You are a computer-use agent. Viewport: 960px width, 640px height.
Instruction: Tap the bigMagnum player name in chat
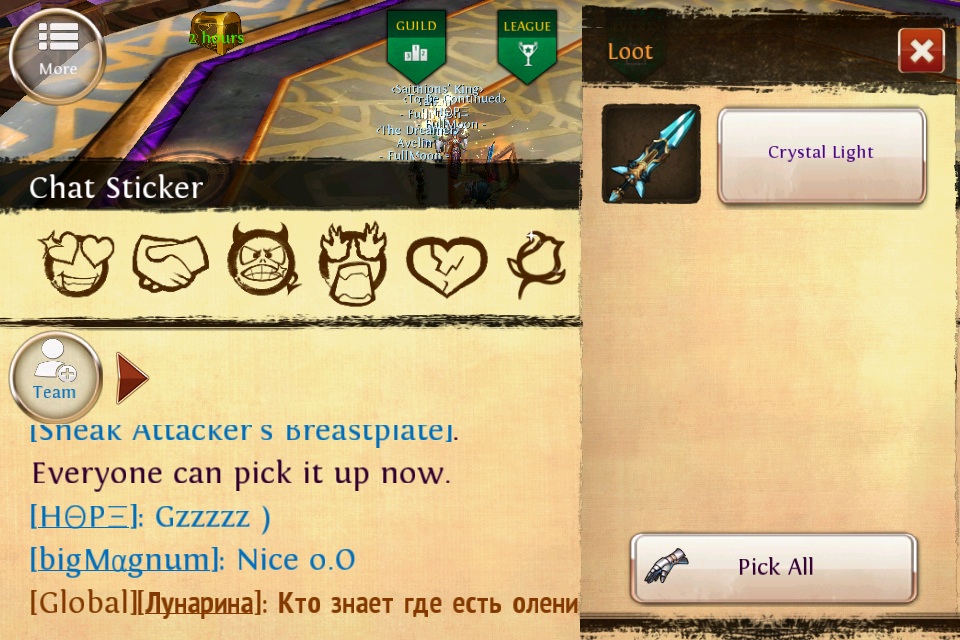tap(124, 559)
